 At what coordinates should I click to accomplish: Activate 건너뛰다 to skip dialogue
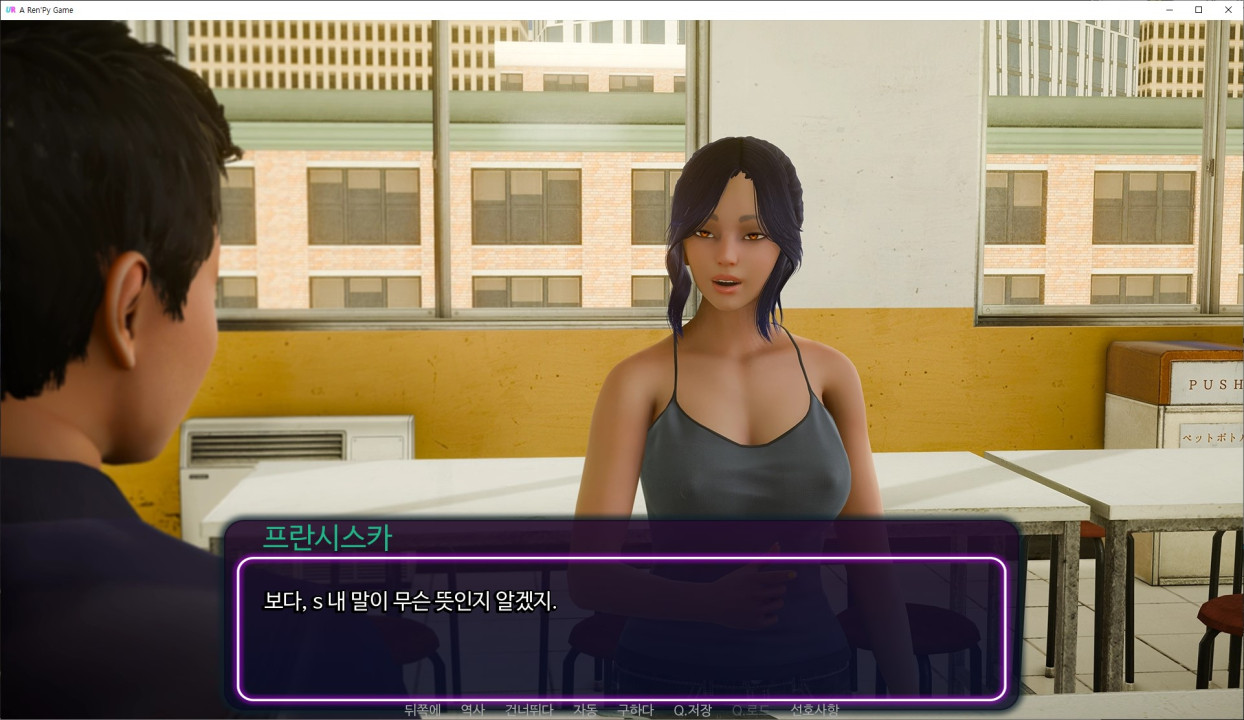point(529,711)
